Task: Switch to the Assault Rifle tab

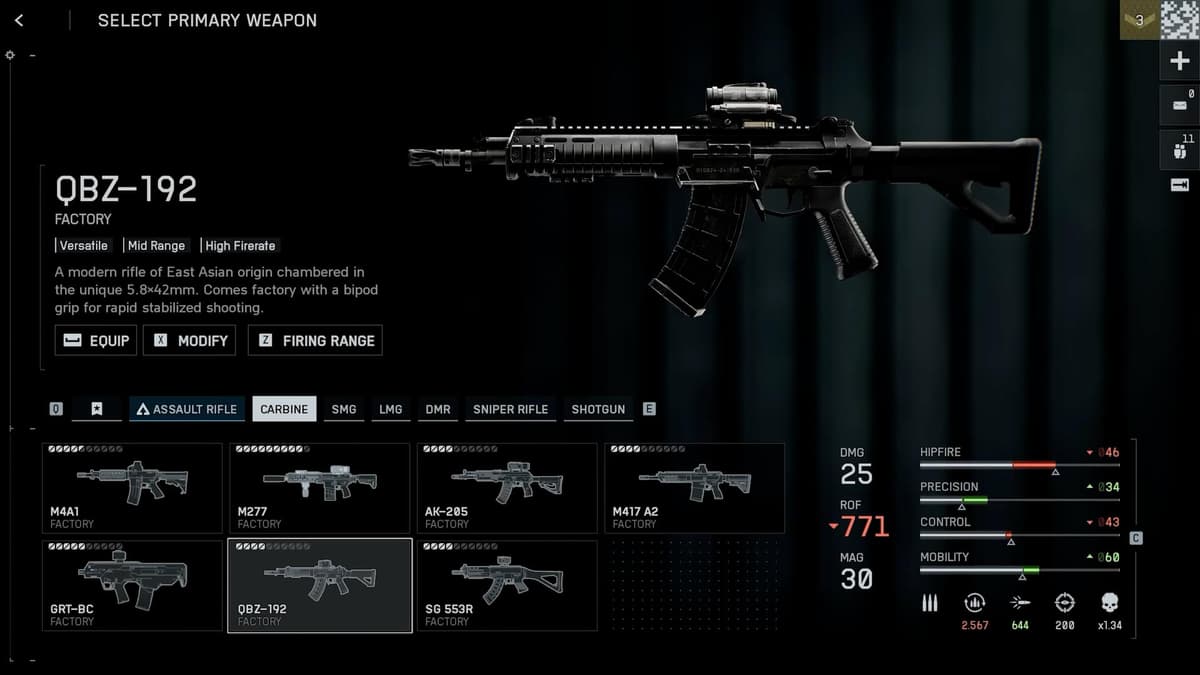Action: pos(187,409)
